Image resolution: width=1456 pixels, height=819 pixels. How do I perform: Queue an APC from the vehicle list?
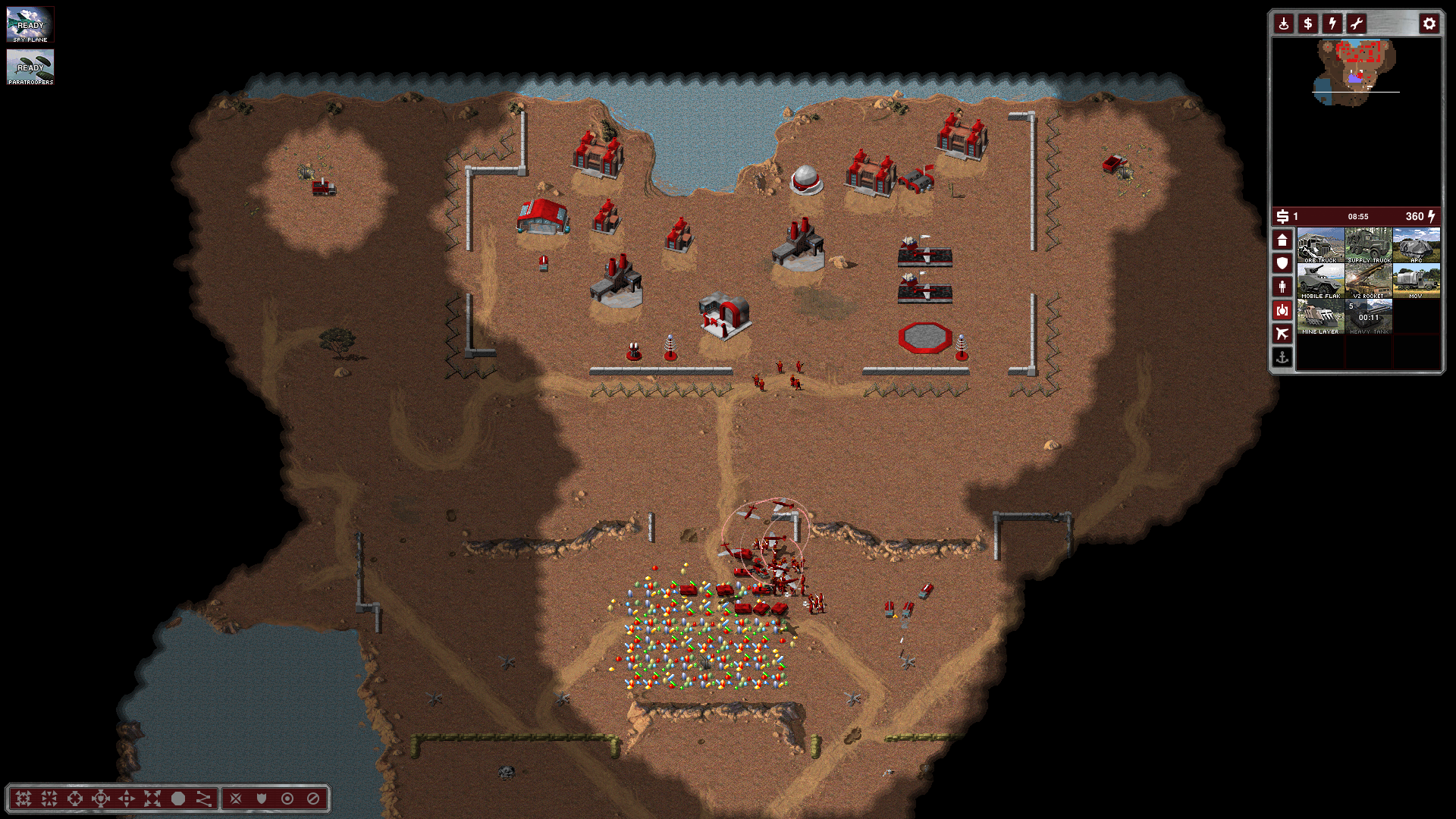(x=1416, y=245)
